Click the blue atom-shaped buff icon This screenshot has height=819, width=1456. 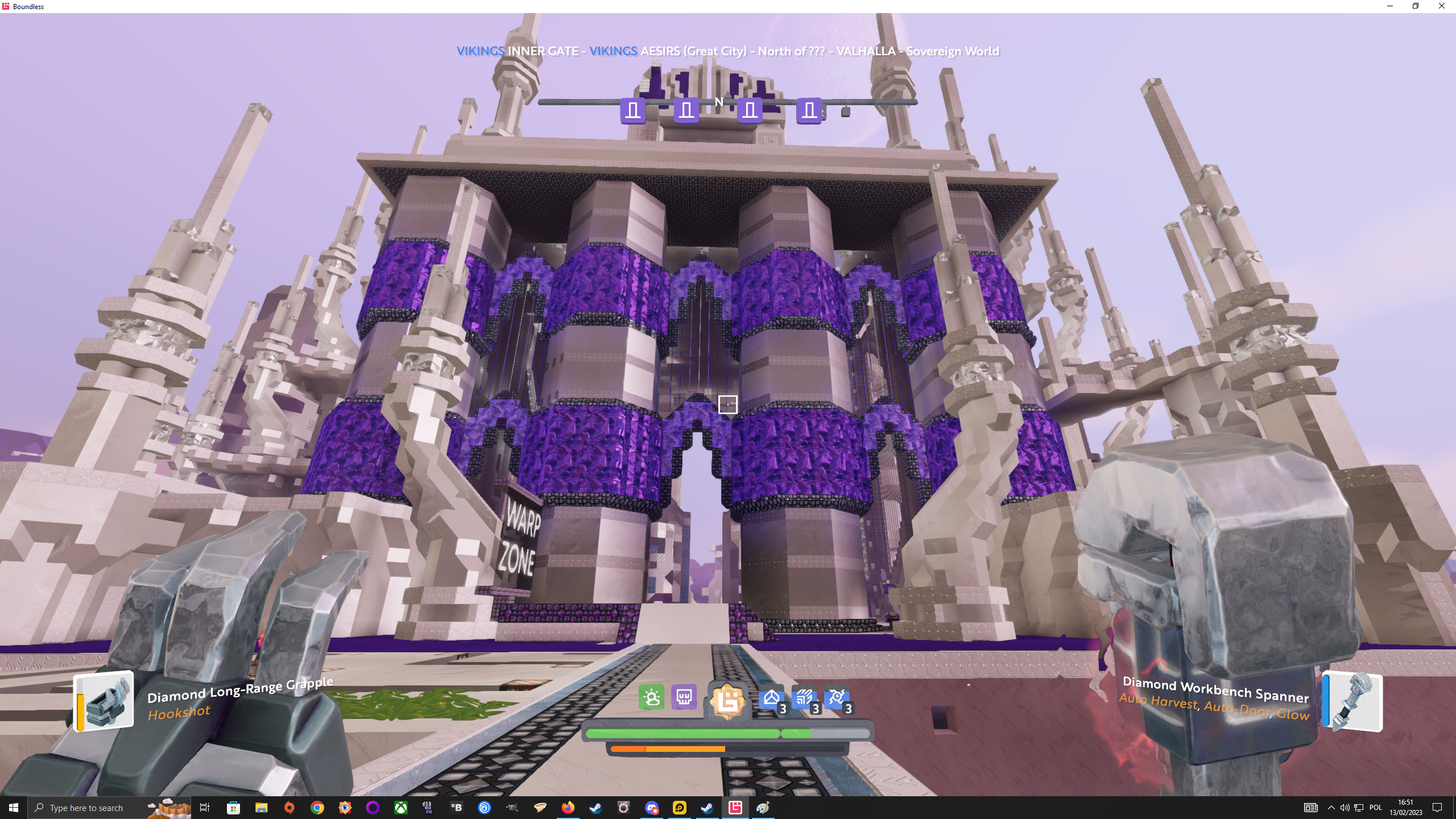click(837, 698)
